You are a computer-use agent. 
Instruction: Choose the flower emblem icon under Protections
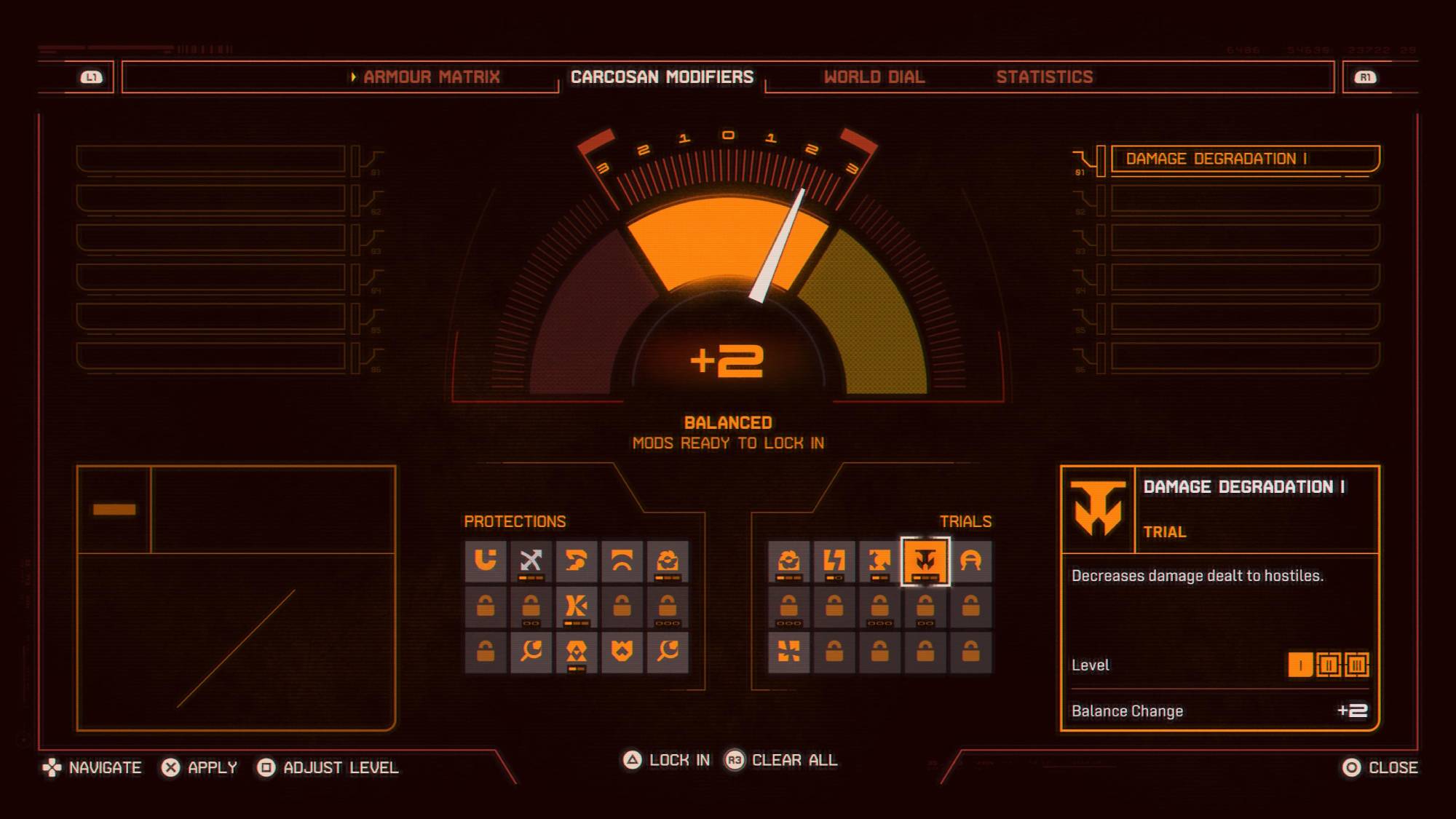(667, 561)
